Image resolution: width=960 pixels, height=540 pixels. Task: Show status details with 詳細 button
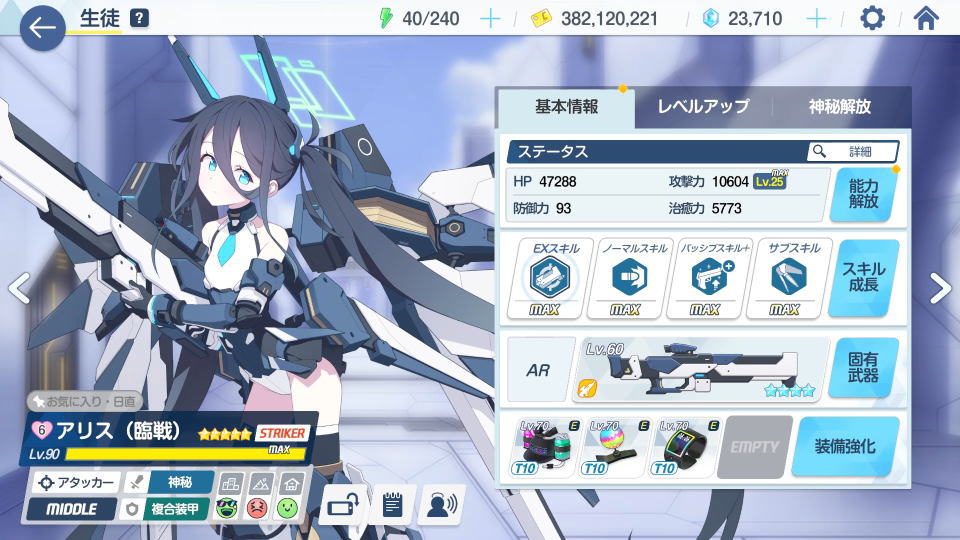pos(853,151)
